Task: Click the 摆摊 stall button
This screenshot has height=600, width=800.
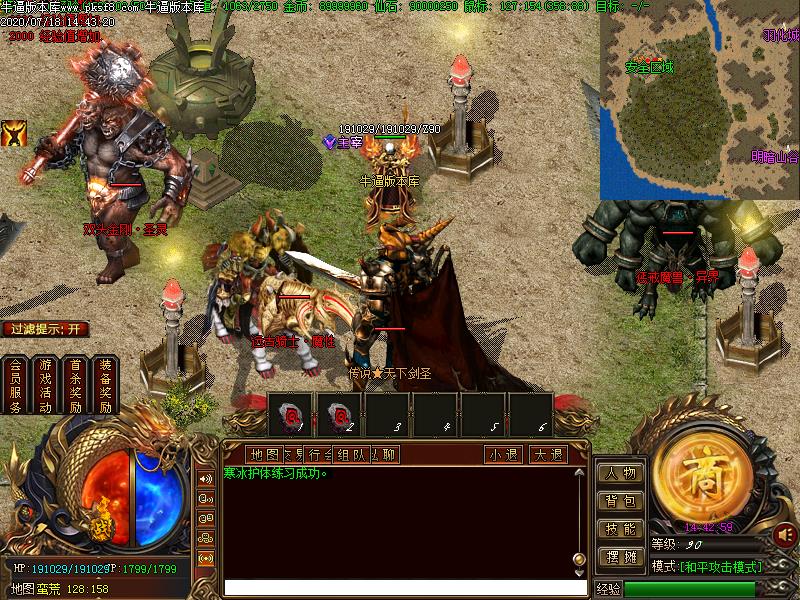Action: click(x=621, y=557)
